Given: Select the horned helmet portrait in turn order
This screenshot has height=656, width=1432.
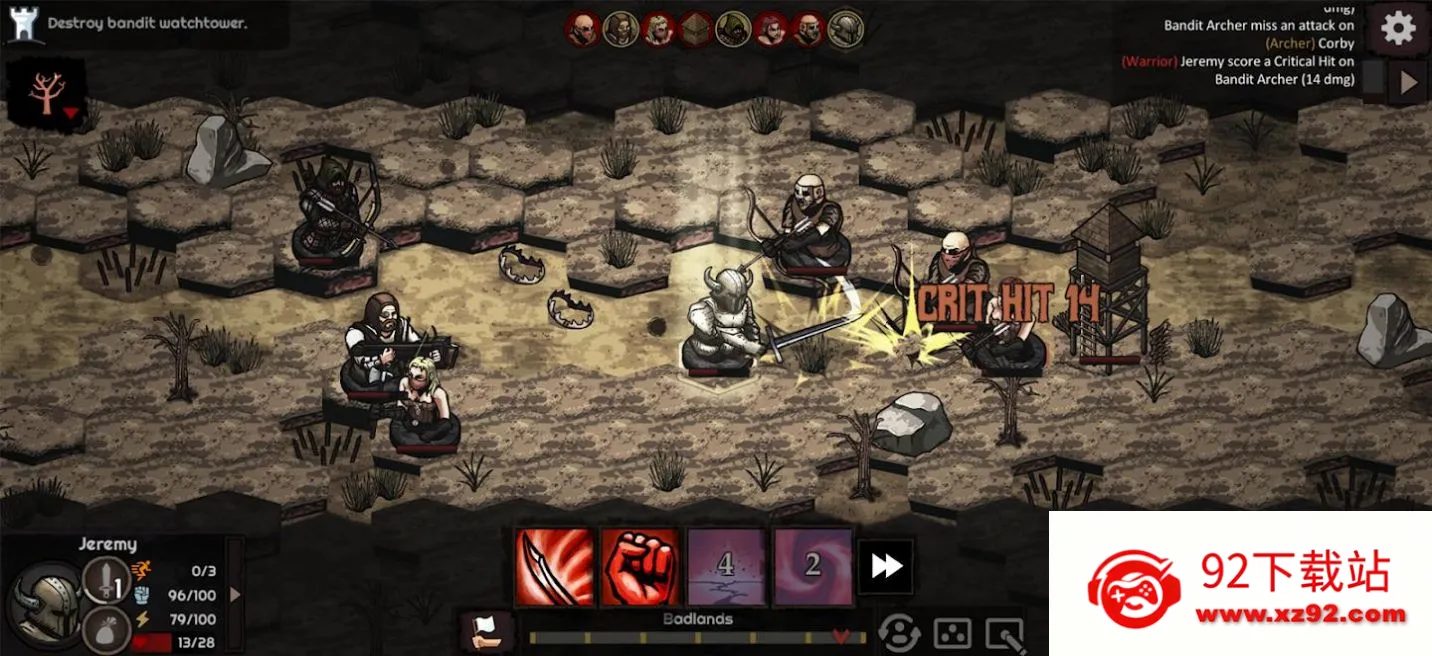Looking at the screenshot, I should (845, 30).
